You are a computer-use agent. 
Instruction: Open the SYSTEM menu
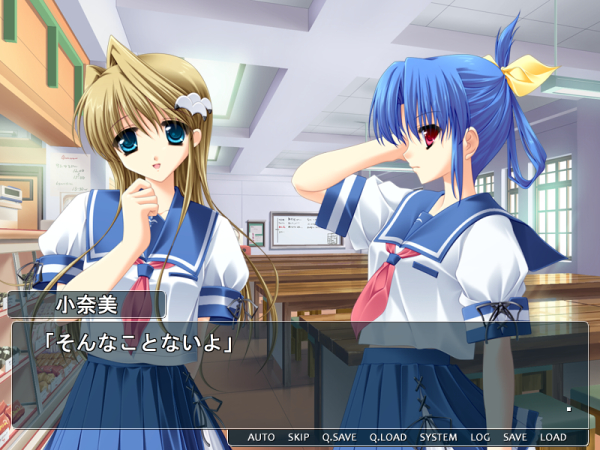[438, 437]
